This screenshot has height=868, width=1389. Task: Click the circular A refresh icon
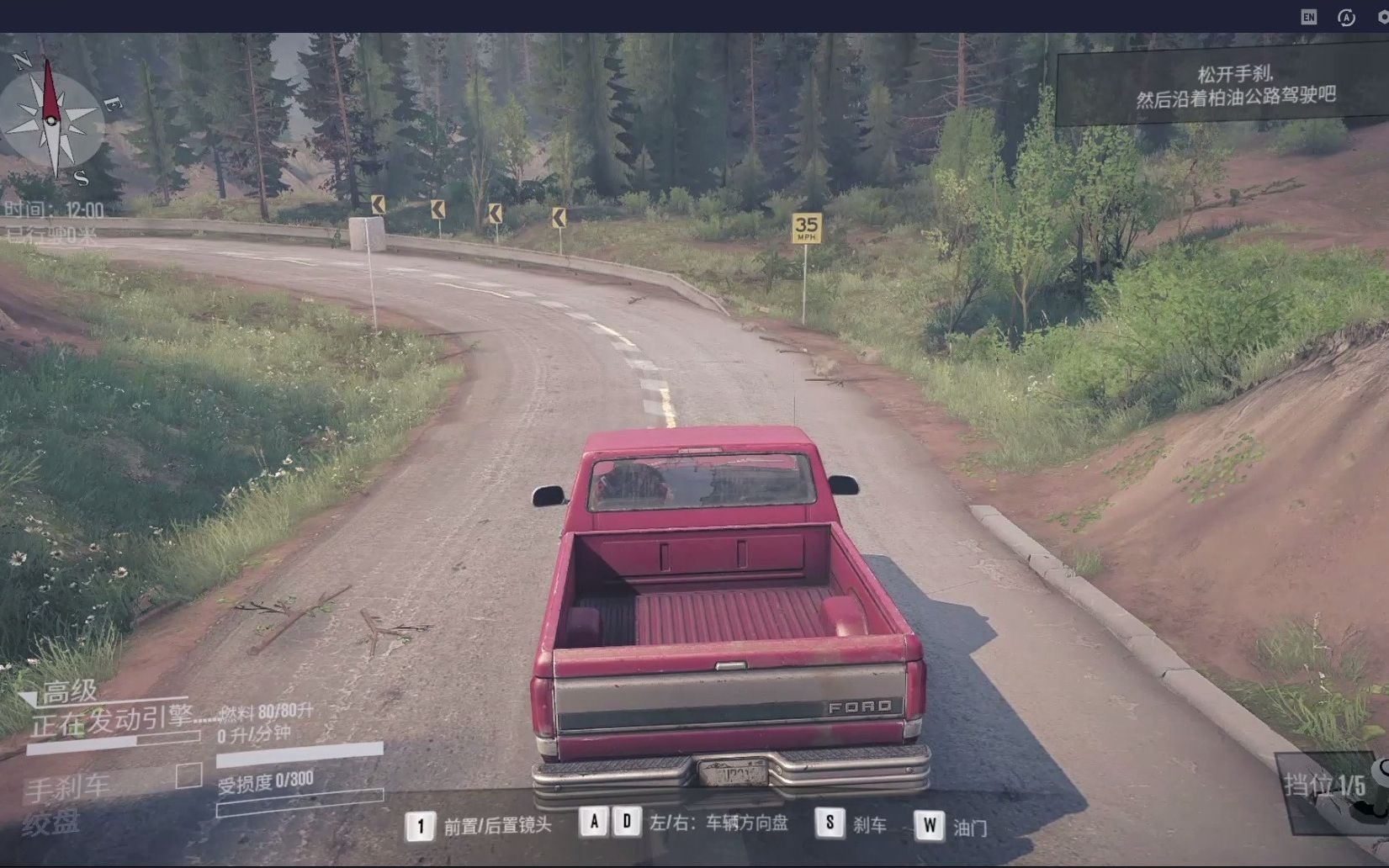click(1346, 17)
